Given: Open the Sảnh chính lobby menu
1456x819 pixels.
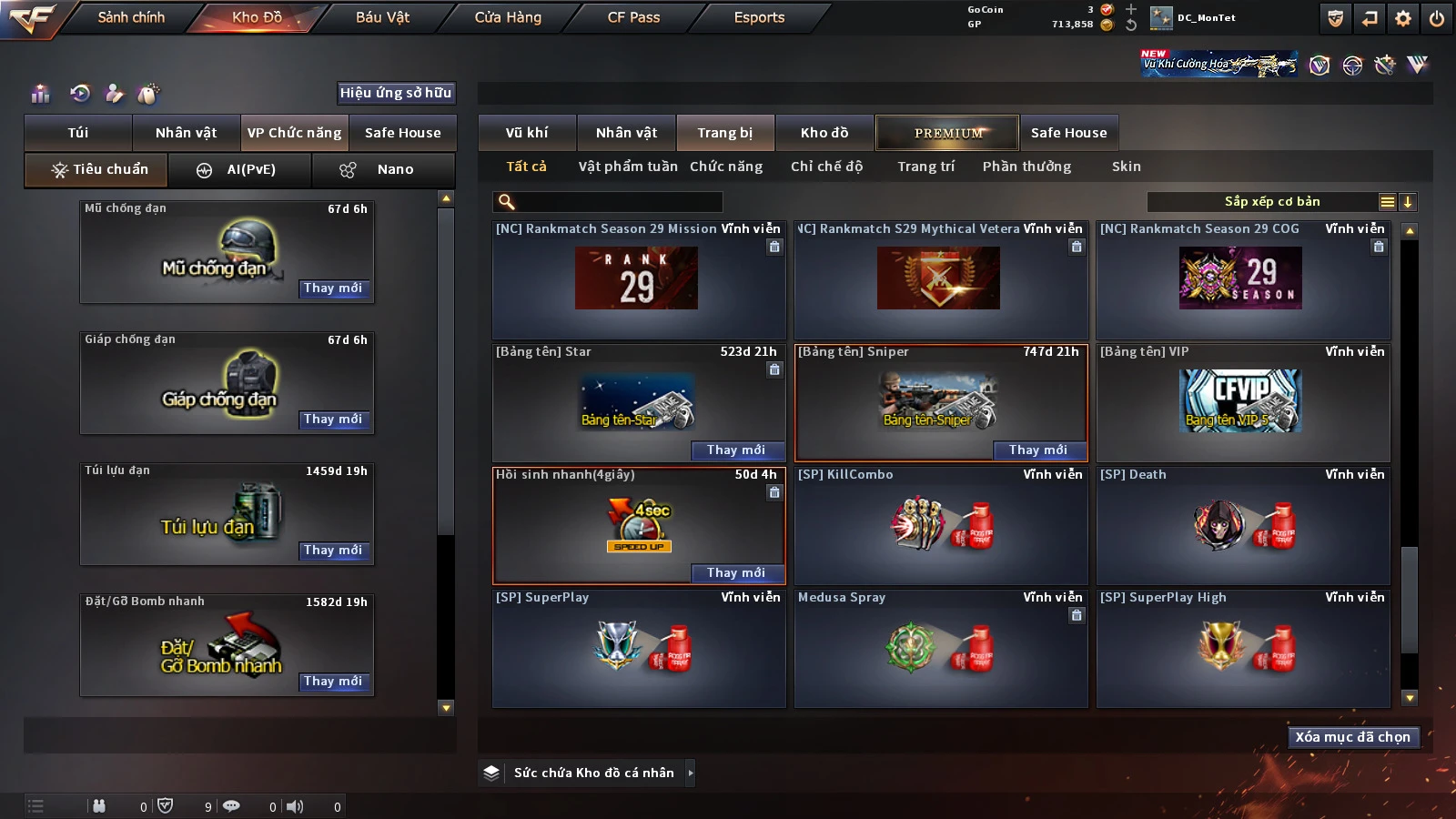Looking at the screenshot, I should coord(131,17).
